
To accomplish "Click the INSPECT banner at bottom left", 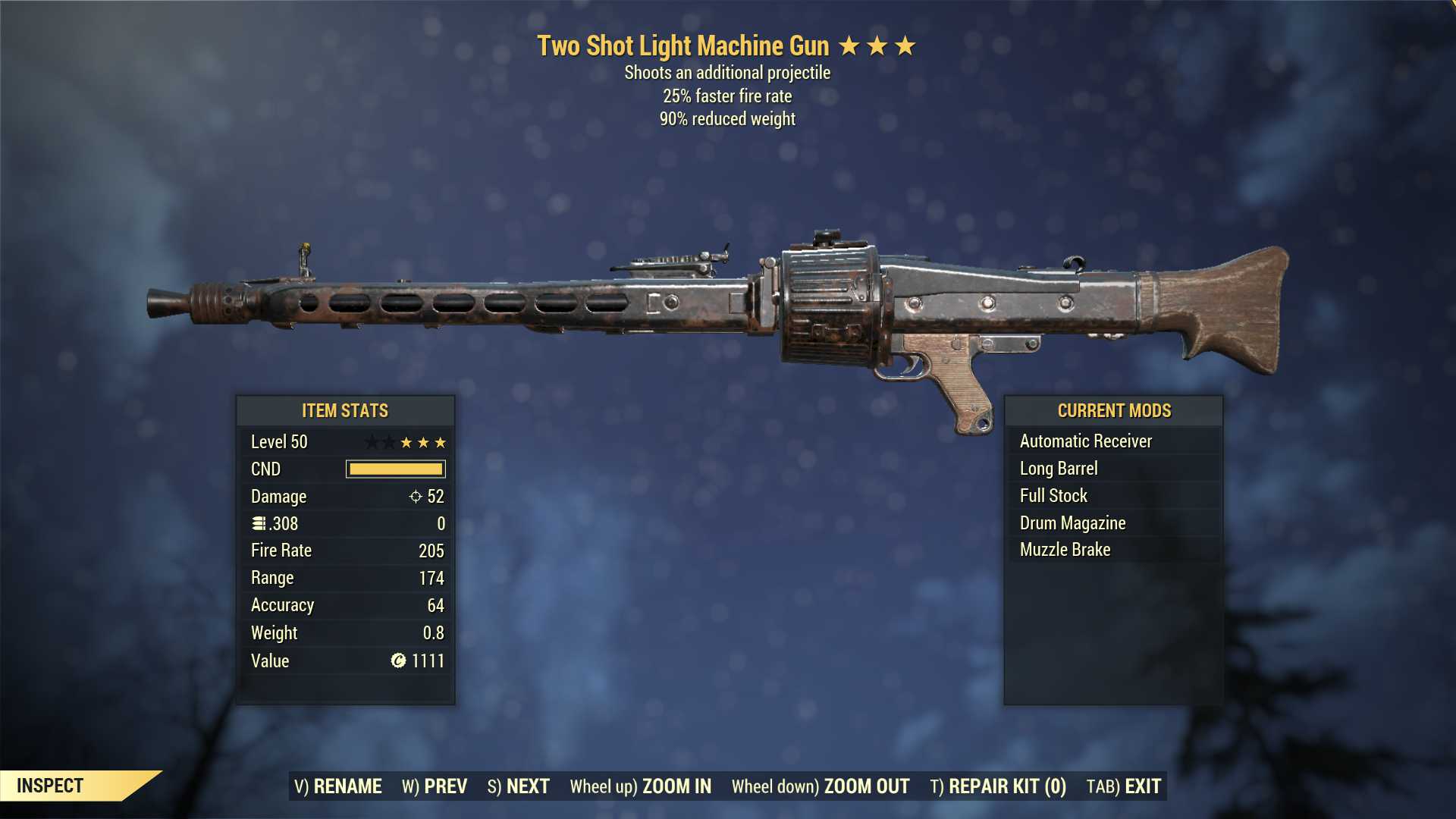I will [51, 786].
